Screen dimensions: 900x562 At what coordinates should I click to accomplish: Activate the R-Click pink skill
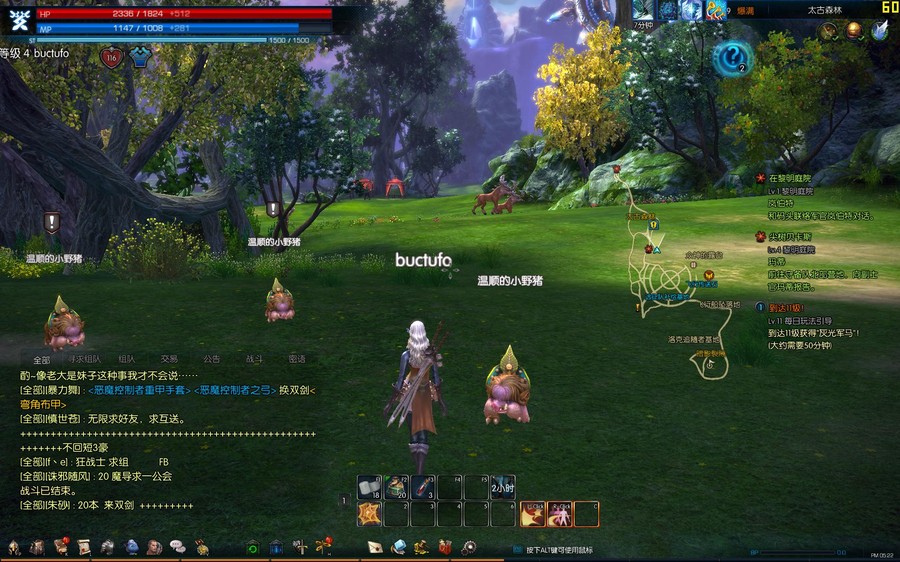(560, 514)
